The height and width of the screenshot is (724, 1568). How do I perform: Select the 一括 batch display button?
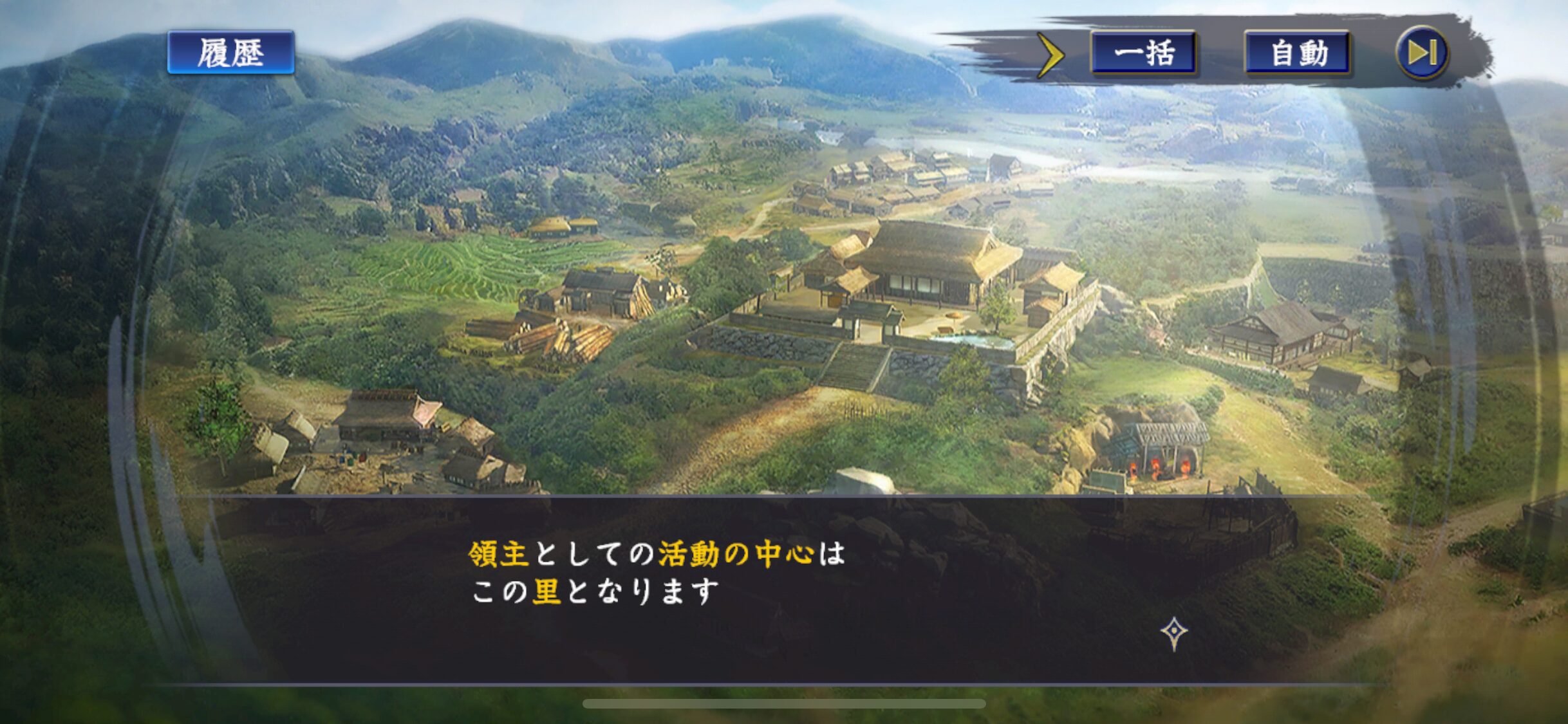1143,53
